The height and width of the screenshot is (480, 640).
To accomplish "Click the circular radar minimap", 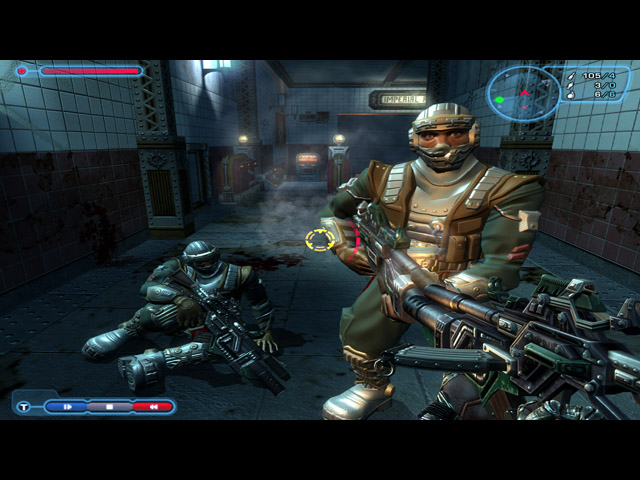I will (523, 94).
